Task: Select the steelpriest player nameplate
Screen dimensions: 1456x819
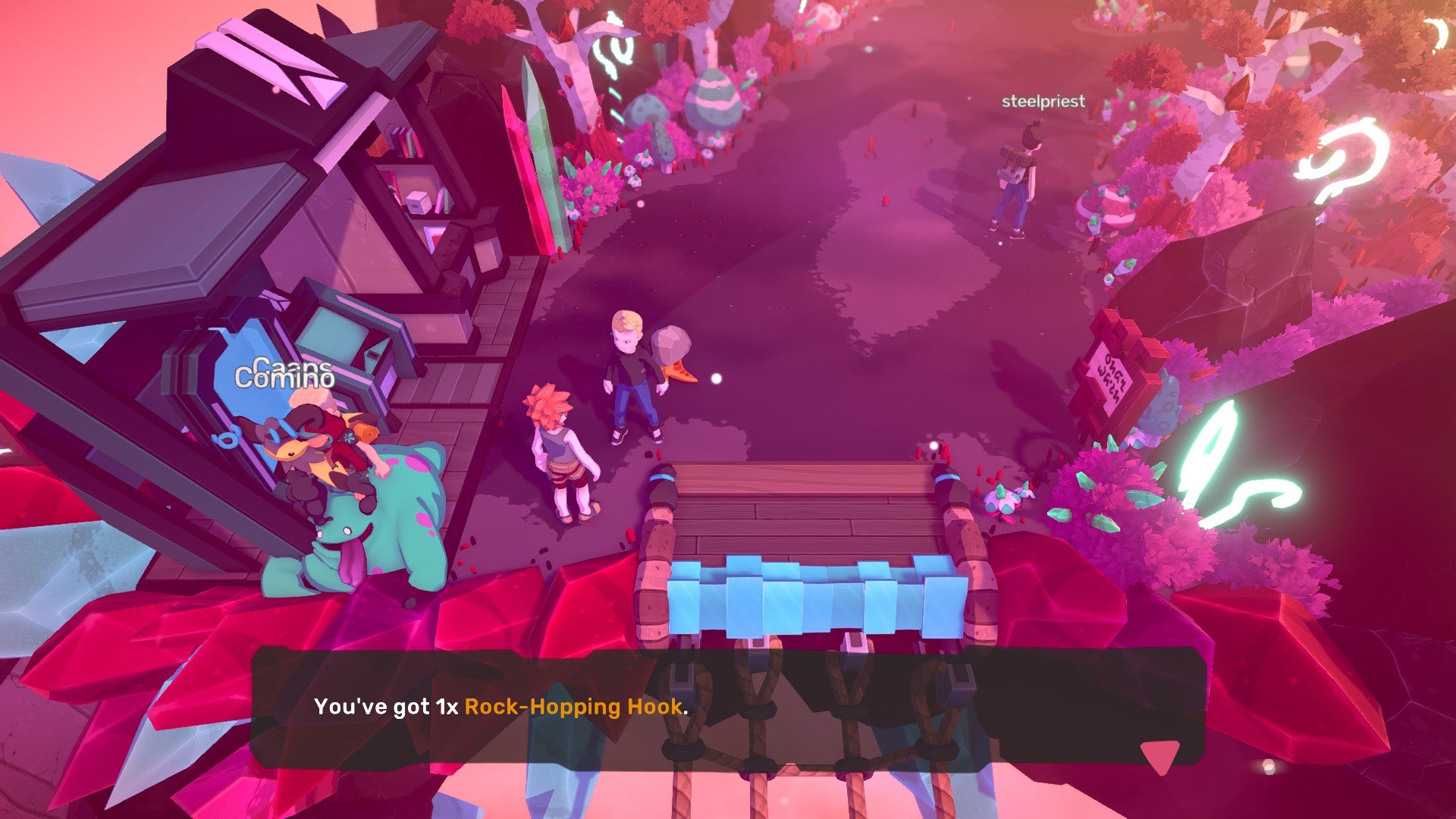Action: (1043, 99)
